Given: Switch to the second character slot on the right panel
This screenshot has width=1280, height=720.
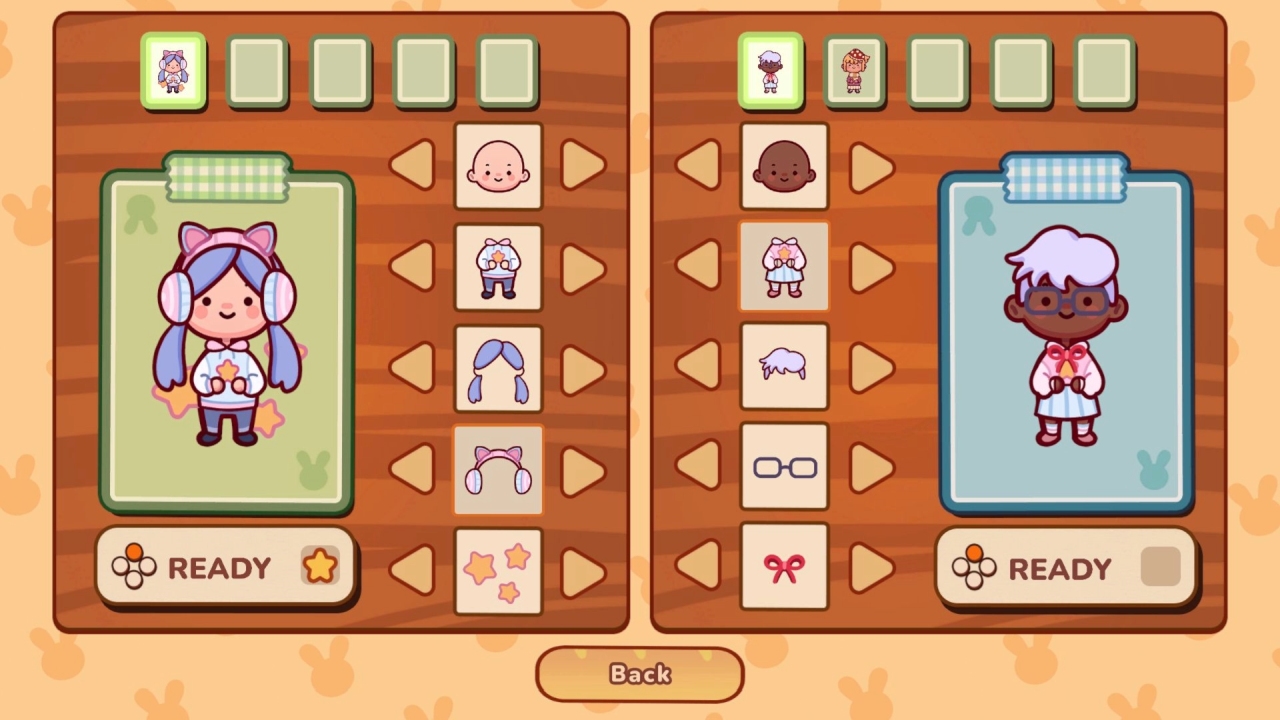Looking at the screenshot, I should coord(856,70).
